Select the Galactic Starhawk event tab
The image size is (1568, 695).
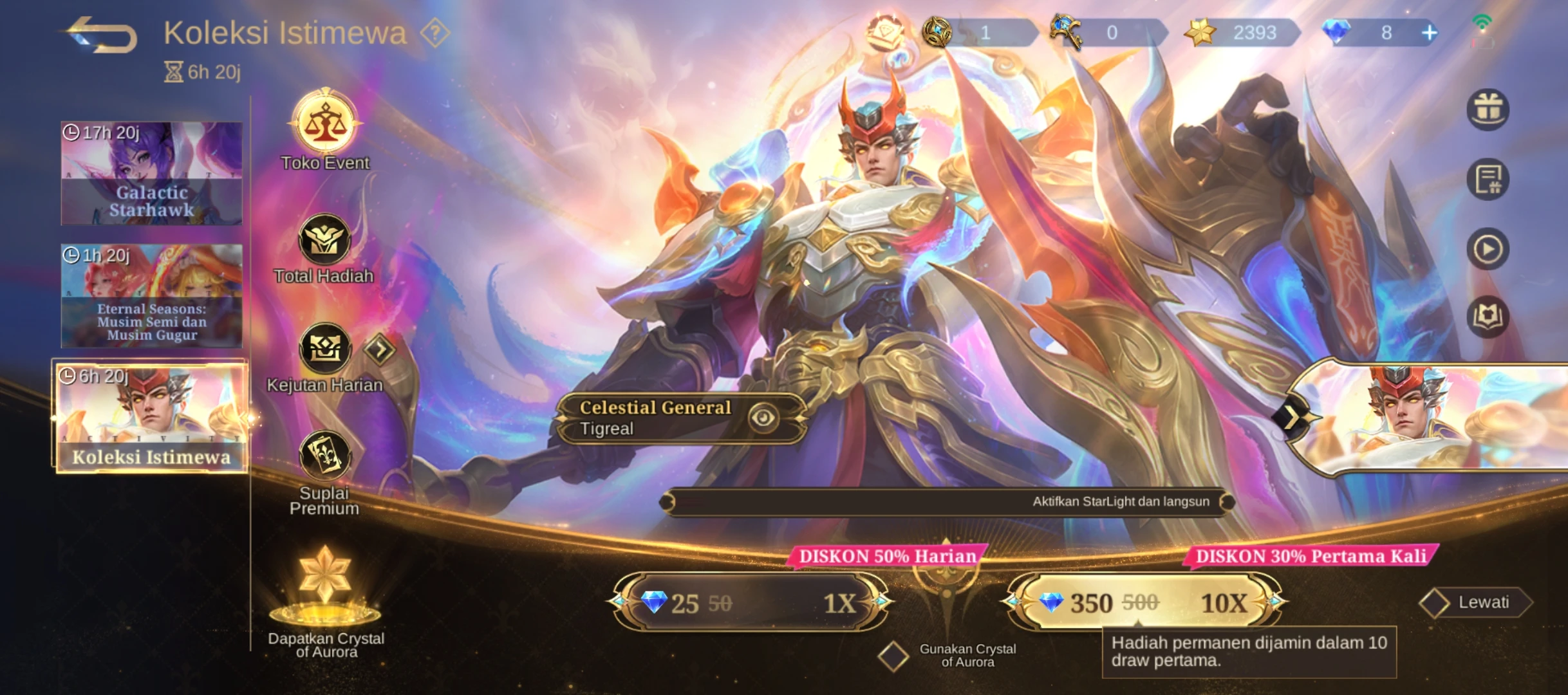tap(152, 173)
